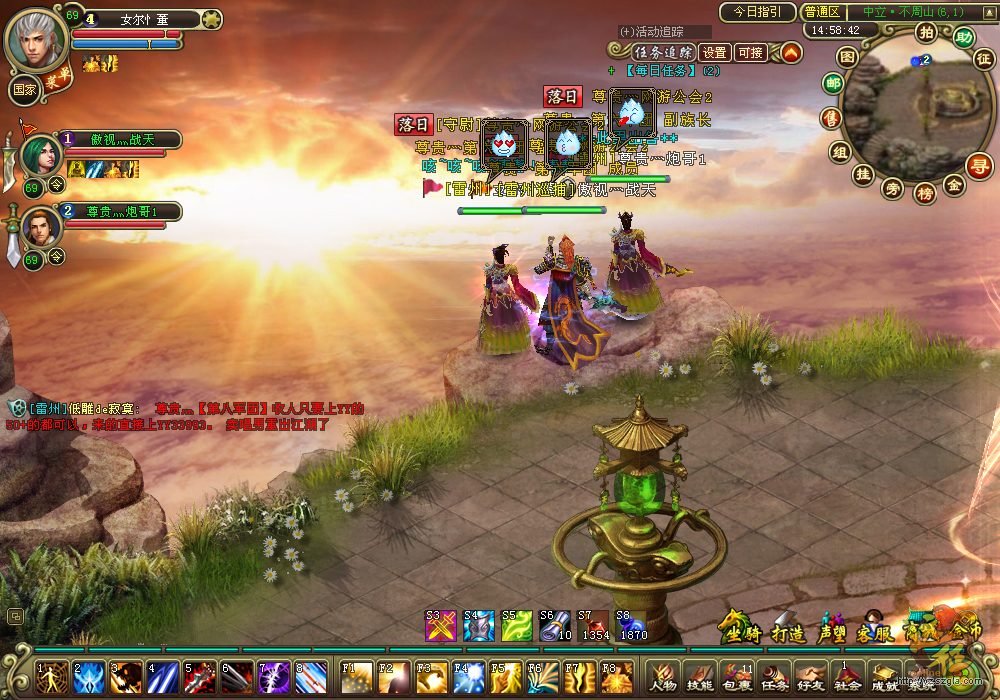Open the 榜 rankings button
This screenshot has width=1000, height=700.
[924, 191]
